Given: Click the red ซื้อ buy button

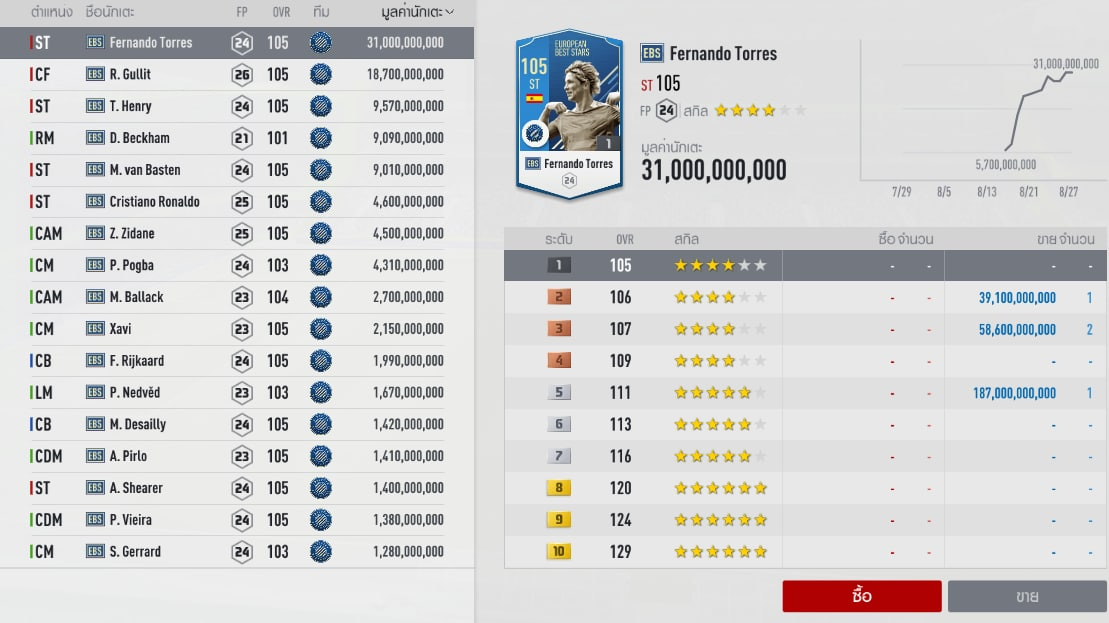Looking at the screenshot, I should (861, 596).
